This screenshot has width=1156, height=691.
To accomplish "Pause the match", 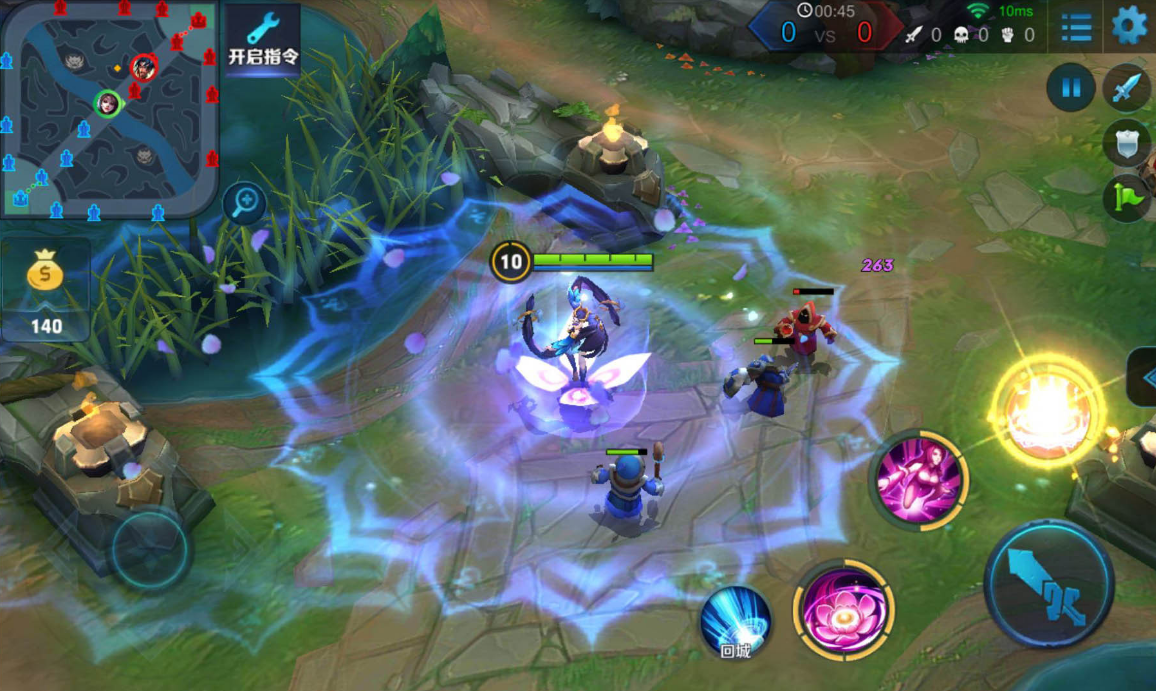I will point(1070,88).
